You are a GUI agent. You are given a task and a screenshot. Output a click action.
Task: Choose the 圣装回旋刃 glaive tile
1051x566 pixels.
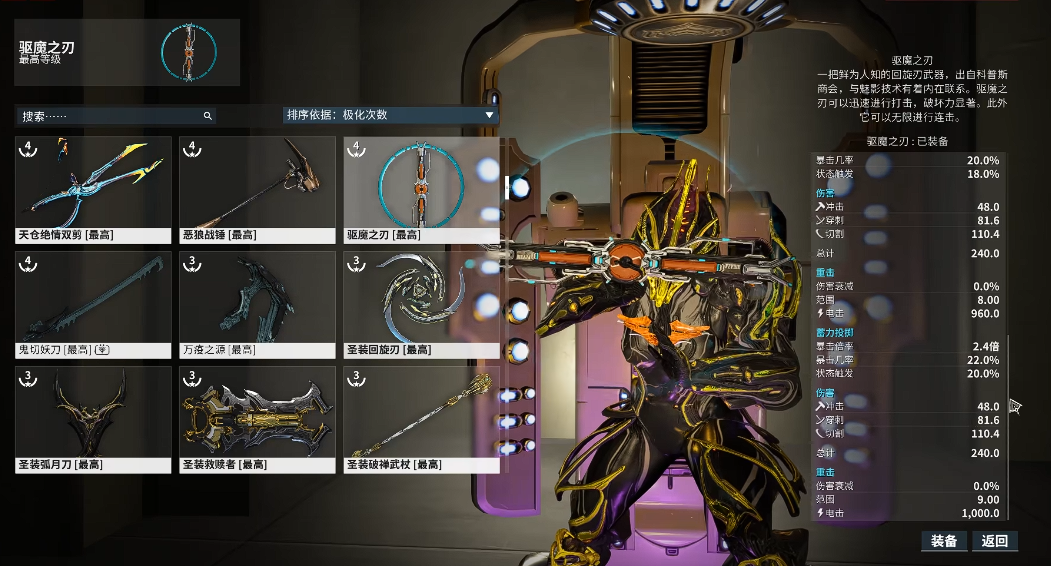[x=421, y=304]
